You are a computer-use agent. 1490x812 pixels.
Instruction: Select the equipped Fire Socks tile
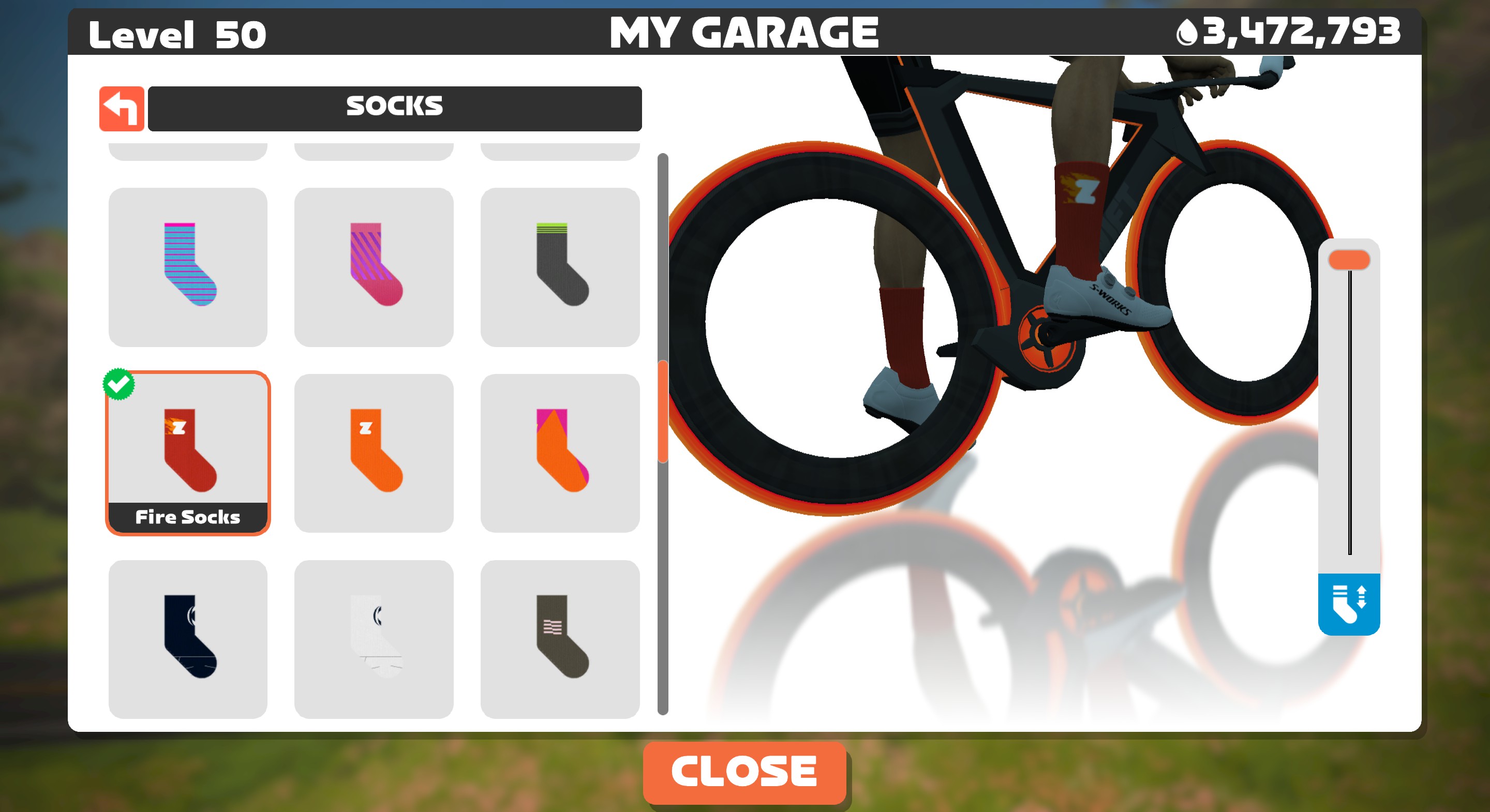[188, 452]
